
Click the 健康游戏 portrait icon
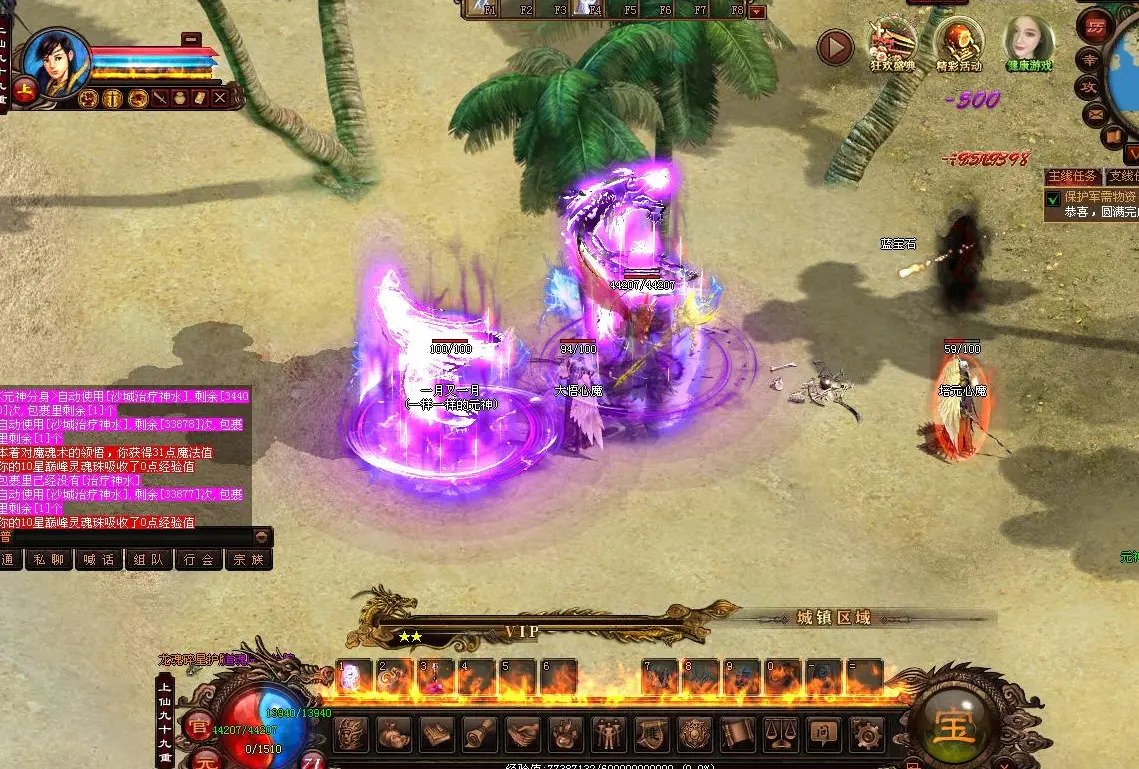[x=1028, y=43]
